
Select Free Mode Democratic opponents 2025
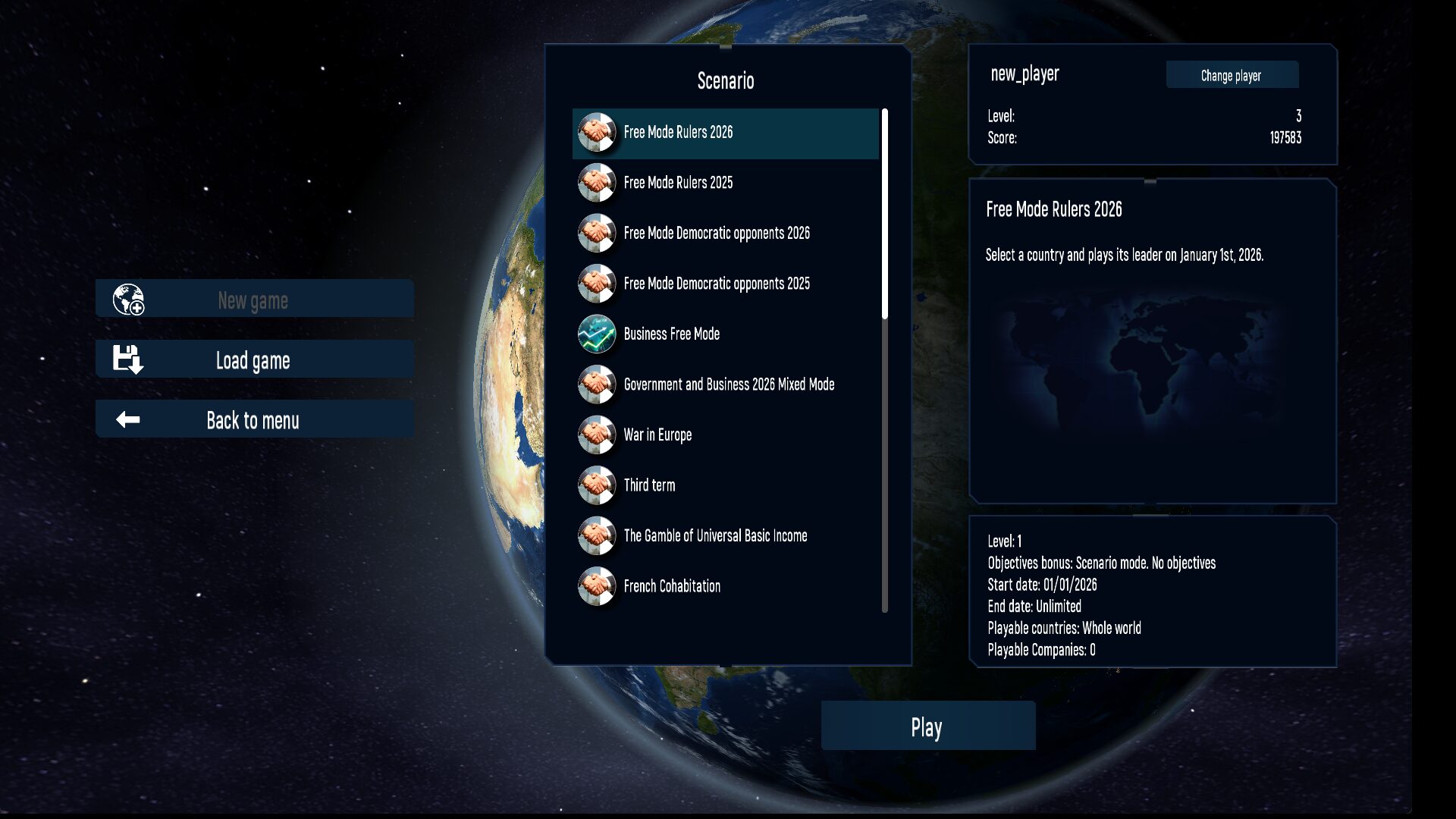click(716, 284)
